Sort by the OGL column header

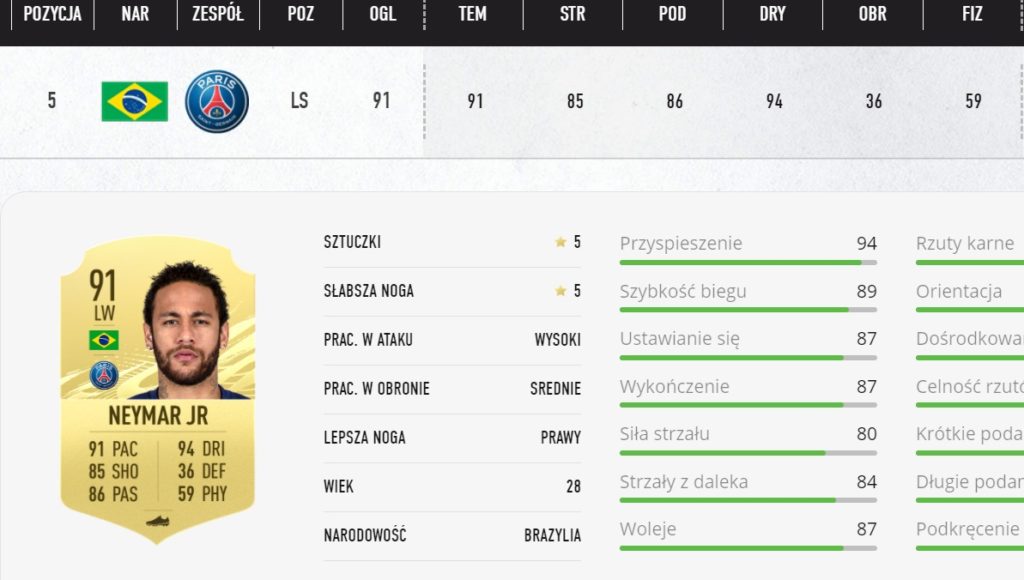(382, 14)
